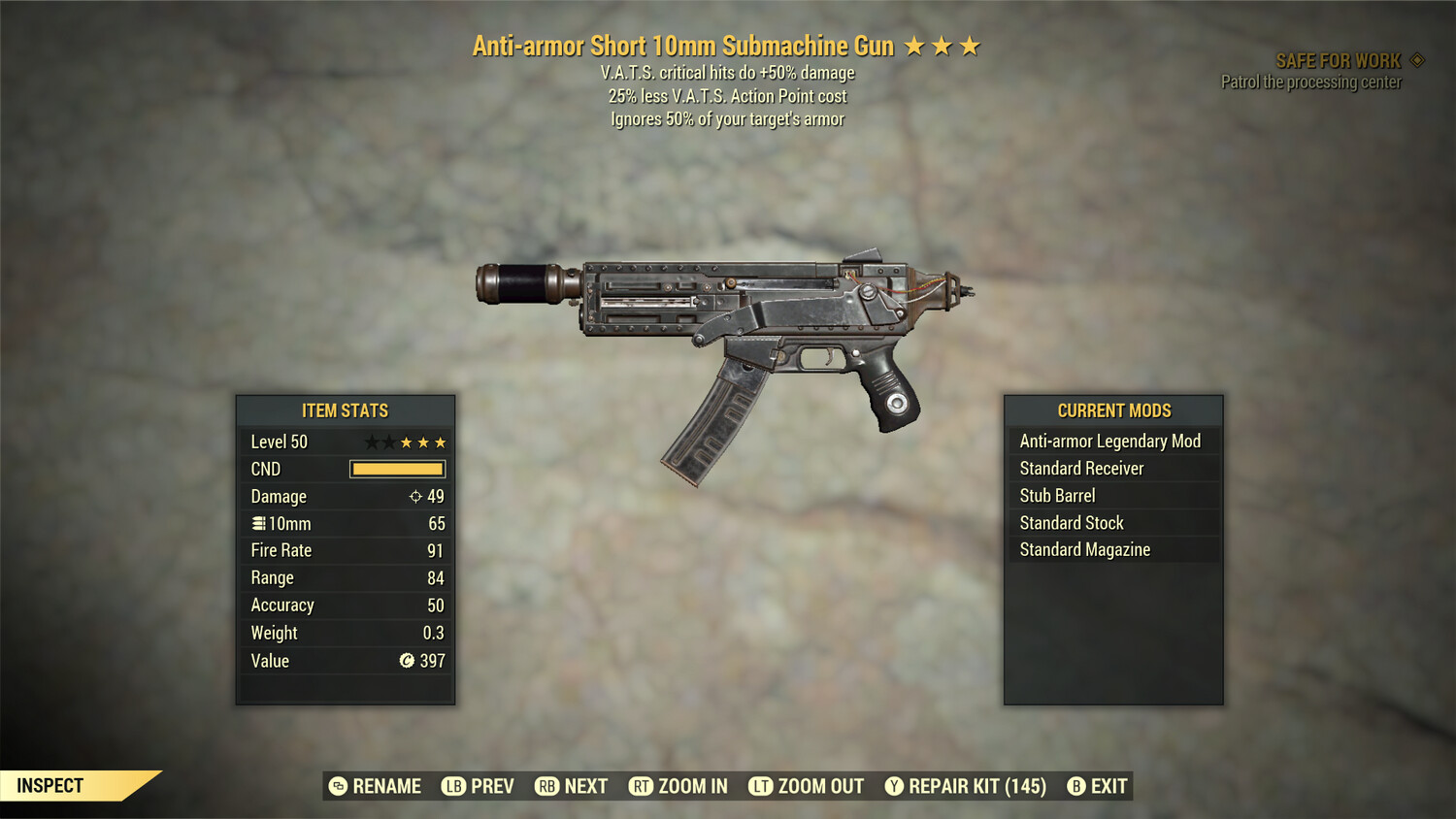
Task: Expand the ITEM STATS panel header
Action: [x=345, y=410]
